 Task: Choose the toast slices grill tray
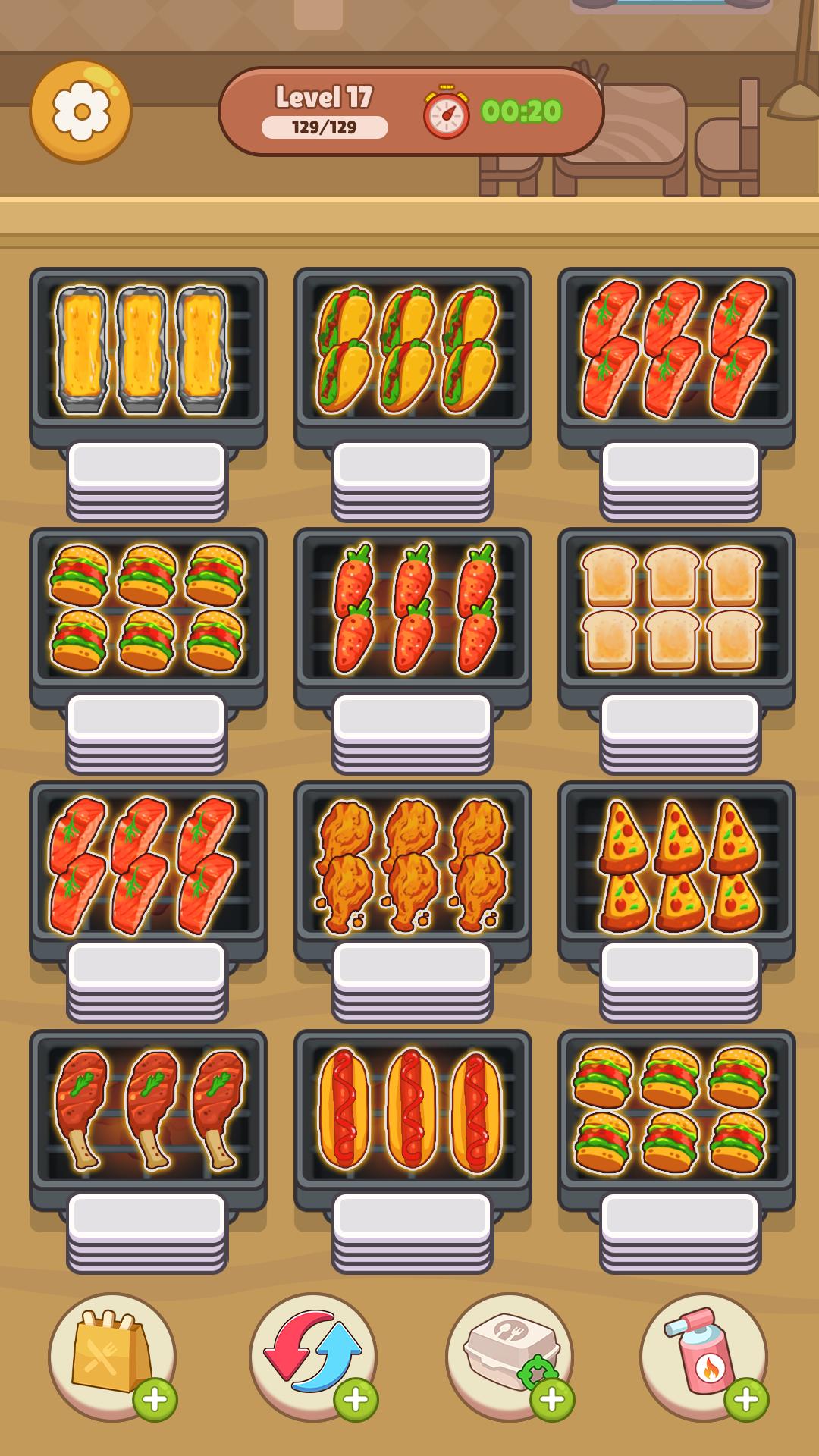tap(676, 609)
